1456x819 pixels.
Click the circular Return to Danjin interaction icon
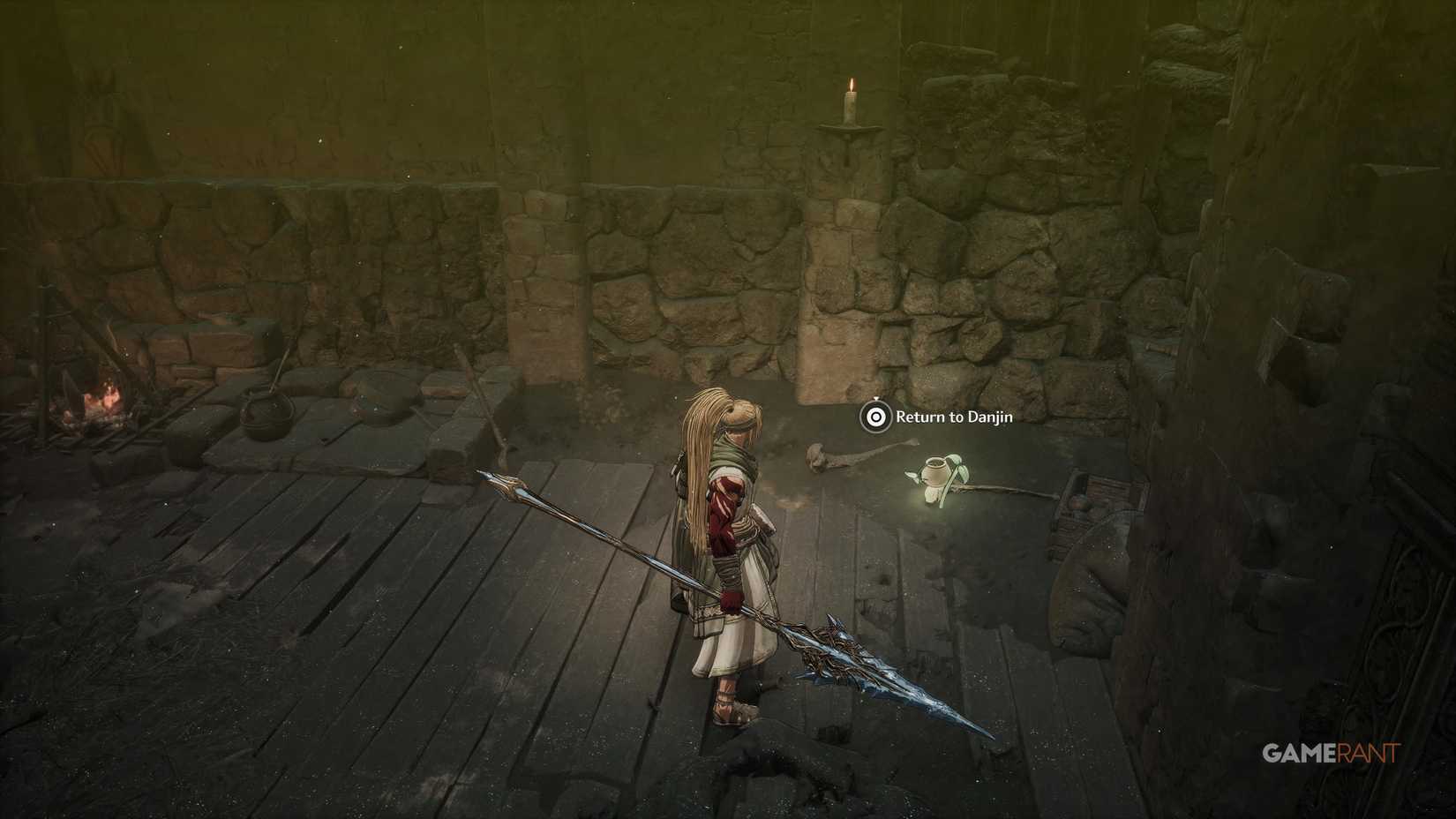coord(874,417)
